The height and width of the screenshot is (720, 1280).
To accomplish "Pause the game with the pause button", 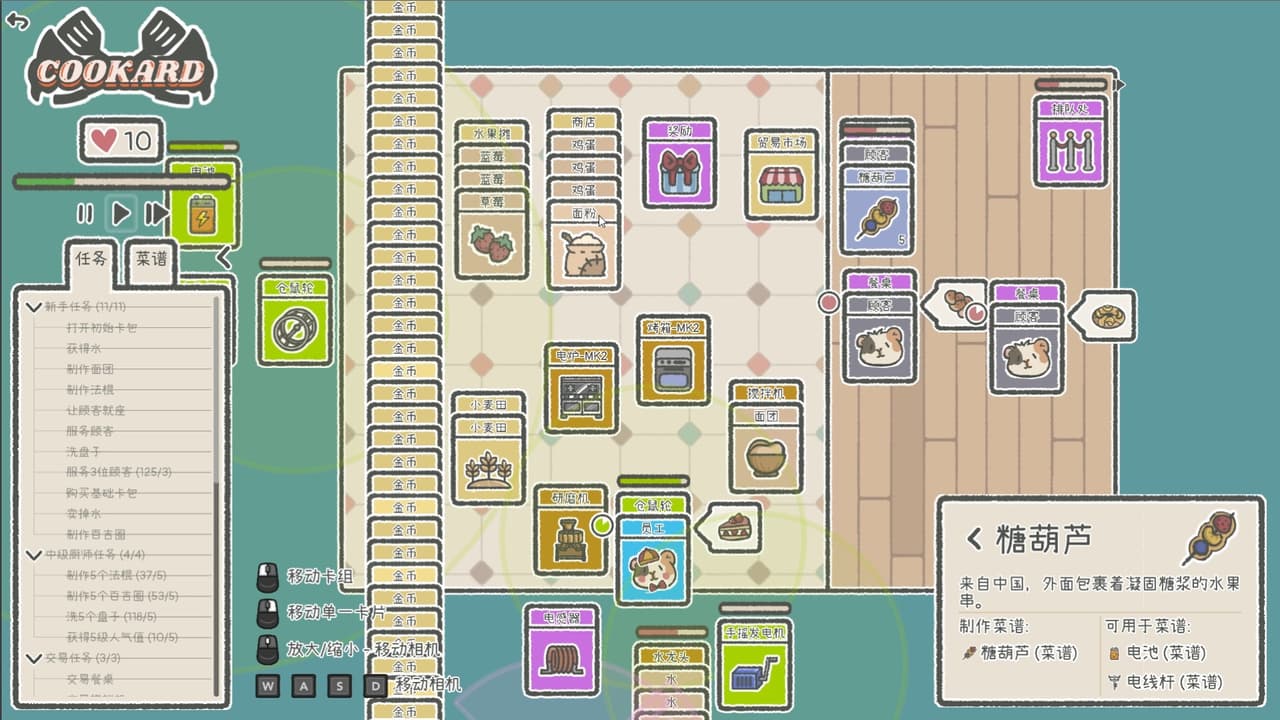I will (86, 213).
